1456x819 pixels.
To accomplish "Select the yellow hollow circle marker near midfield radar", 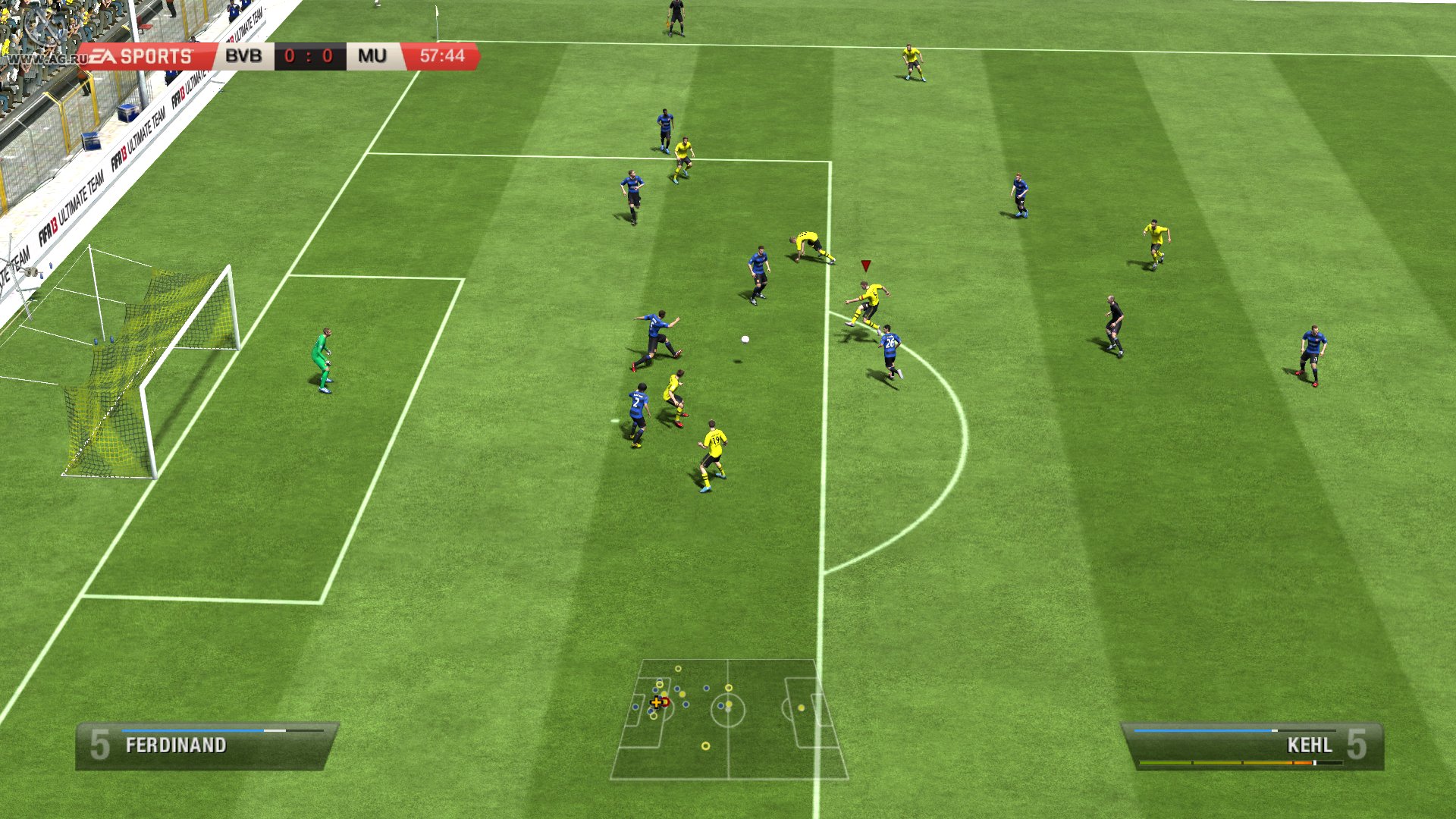I will pos(729,688).
